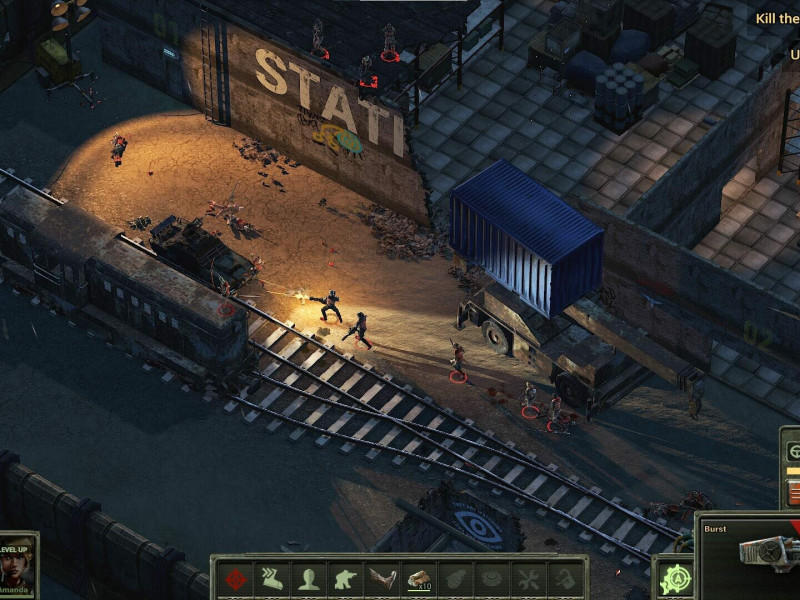The image size is (800, 600).
Task: Choose the grenade hotbar slot
Action: 455,579
